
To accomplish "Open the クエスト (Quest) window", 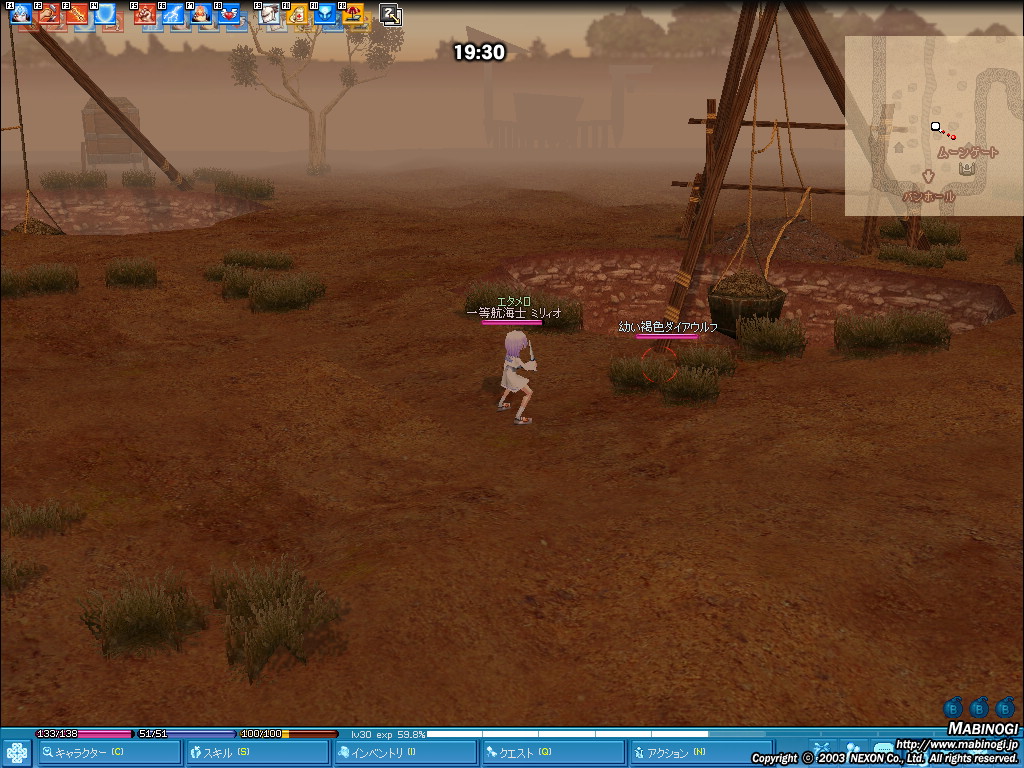I will tap(552, 752).
